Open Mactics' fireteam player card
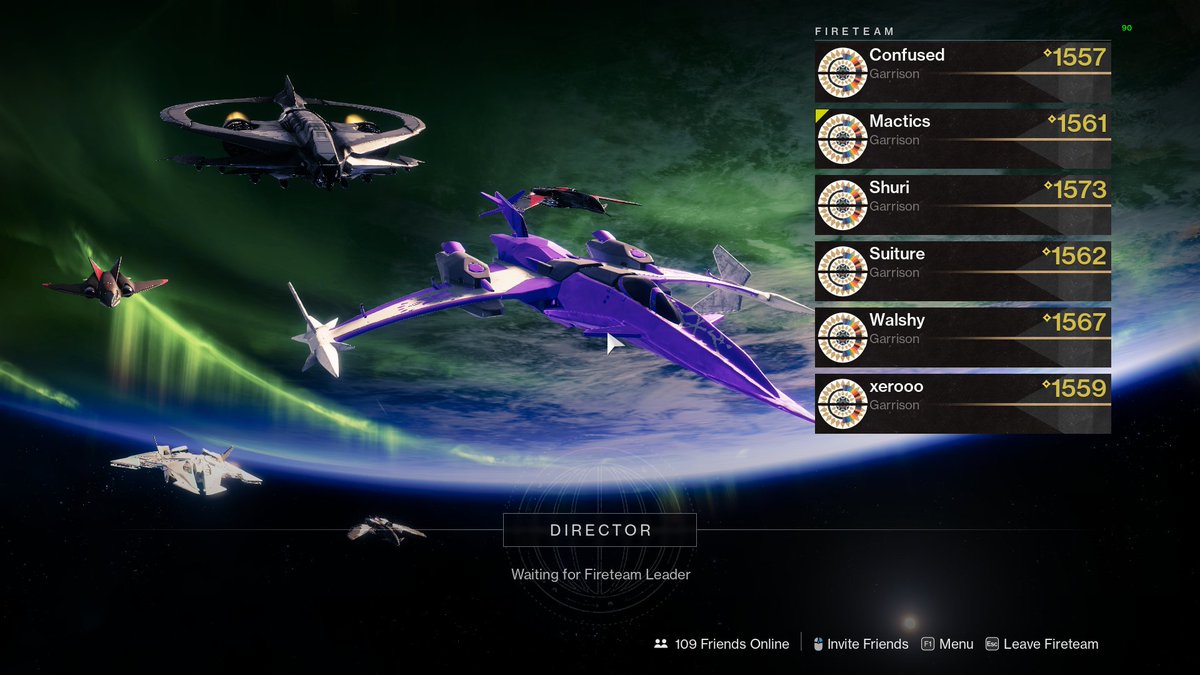1200x675 pixels. point(962,138)
